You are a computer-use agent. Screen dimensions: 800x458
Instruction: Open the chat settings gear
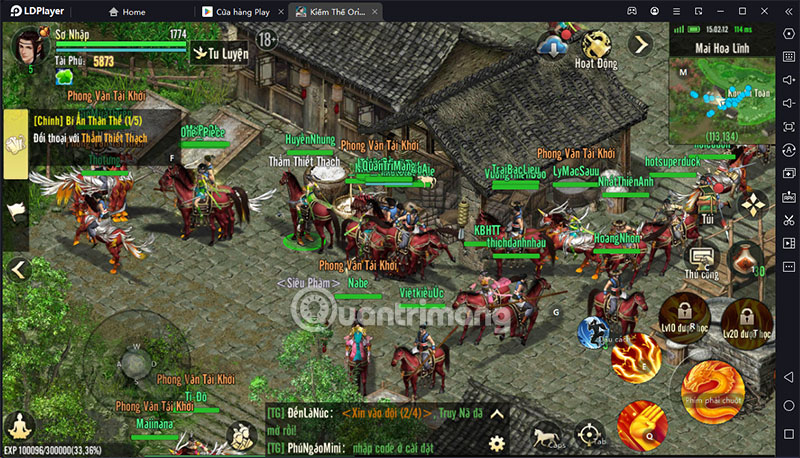click(497, 443)
